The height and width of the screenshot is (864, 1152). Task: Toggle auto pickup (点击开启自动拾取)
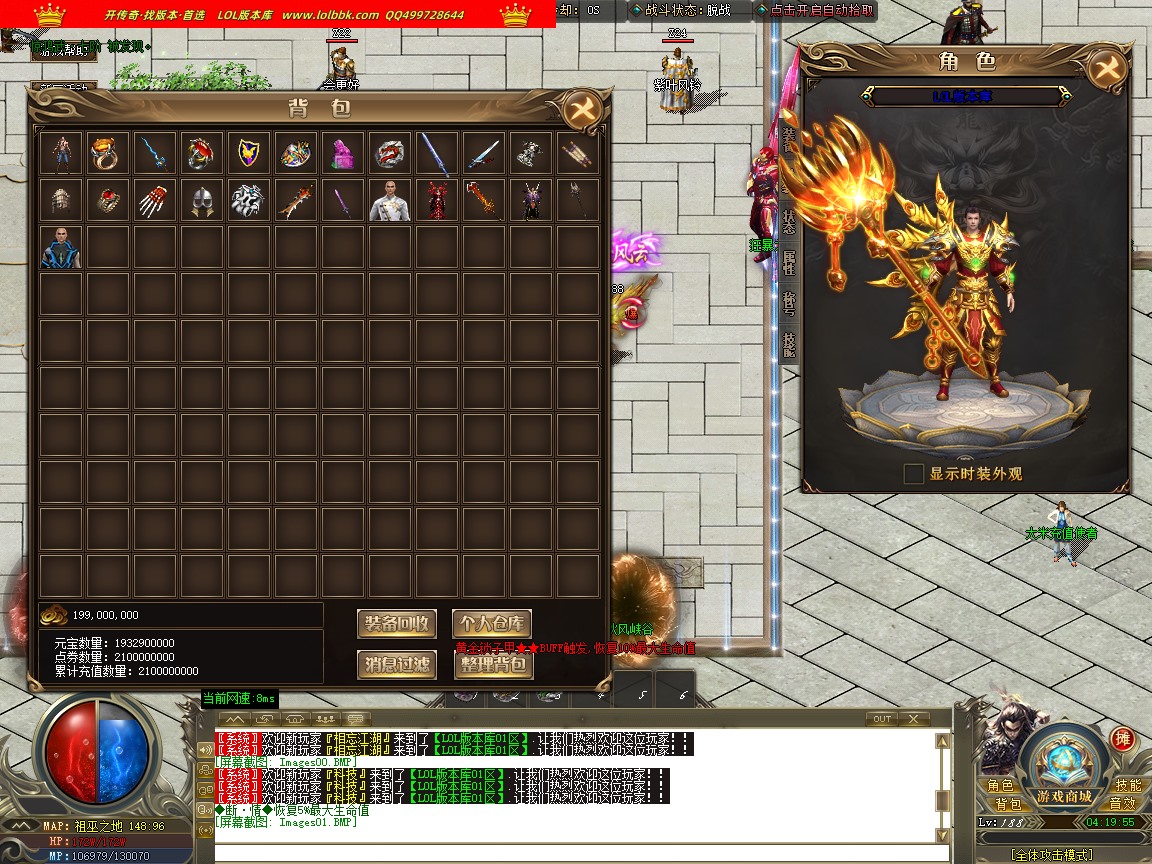pyautogui.click(x=815, y=10)
